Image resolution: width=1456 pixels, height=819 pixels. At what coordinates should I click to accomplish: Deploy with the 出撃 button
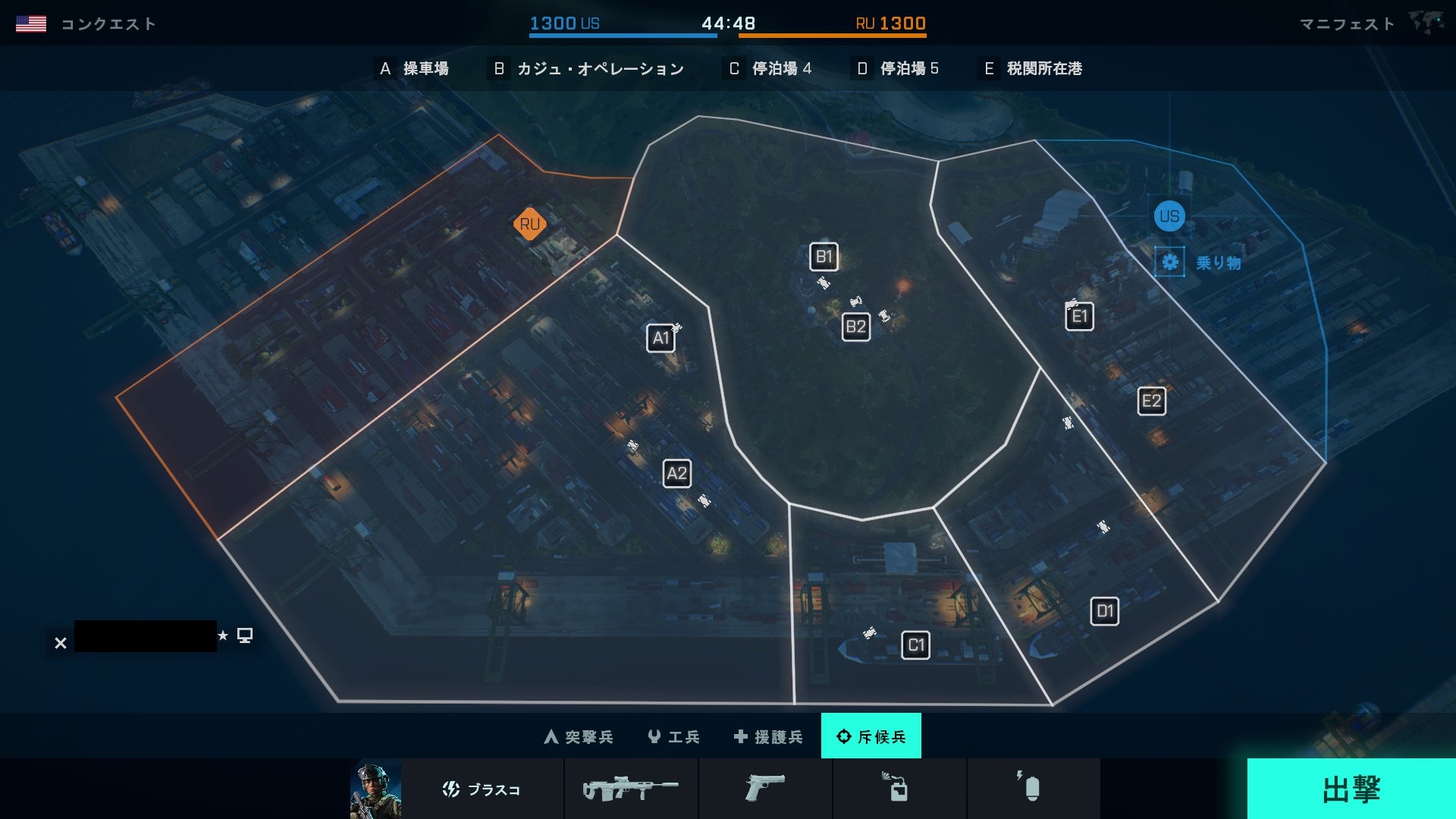pyautogui.click(x=1351, y=789)
